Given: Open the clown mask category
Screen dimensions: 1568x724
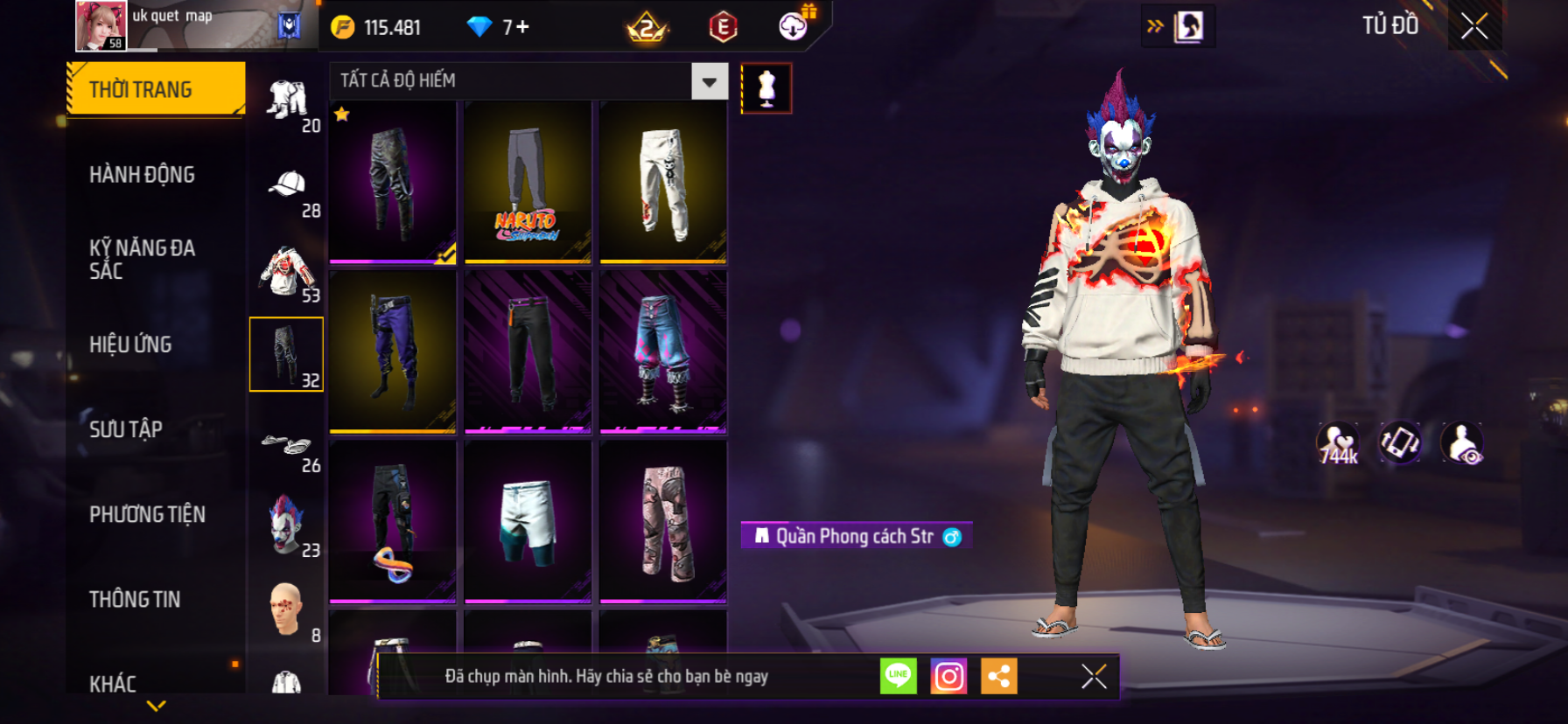Looking at the screenshot, I should pyautogui.click(x=287, y=526).
